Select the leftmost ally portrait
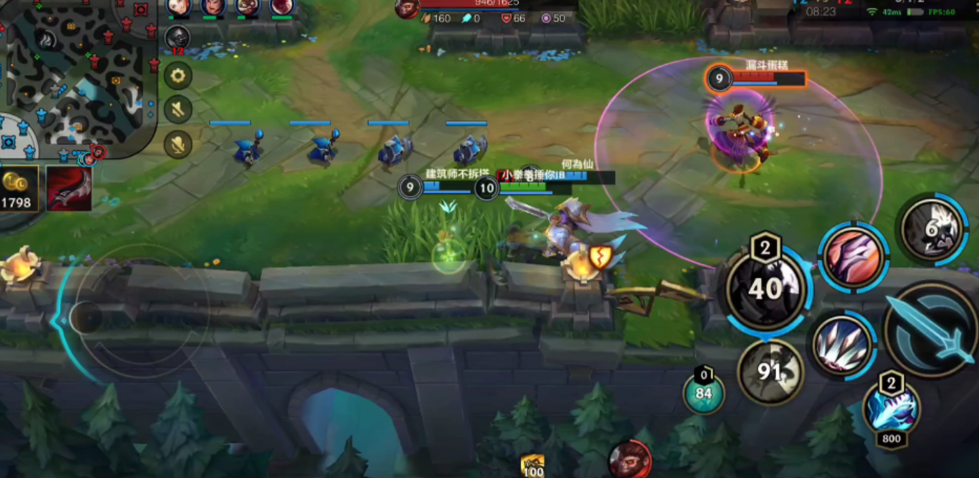979x478 pixels. (x=178, y=8)
